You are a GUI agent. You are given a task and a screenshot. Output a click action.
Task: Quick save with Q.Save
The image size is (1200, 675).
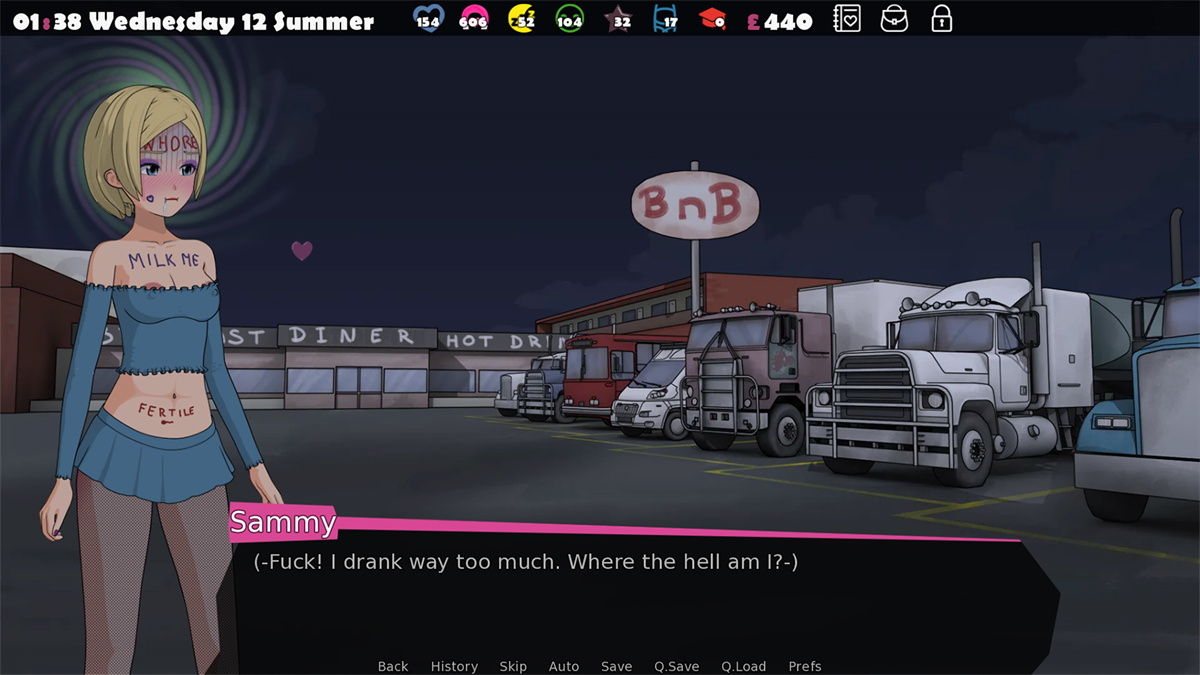pos(677,666)
